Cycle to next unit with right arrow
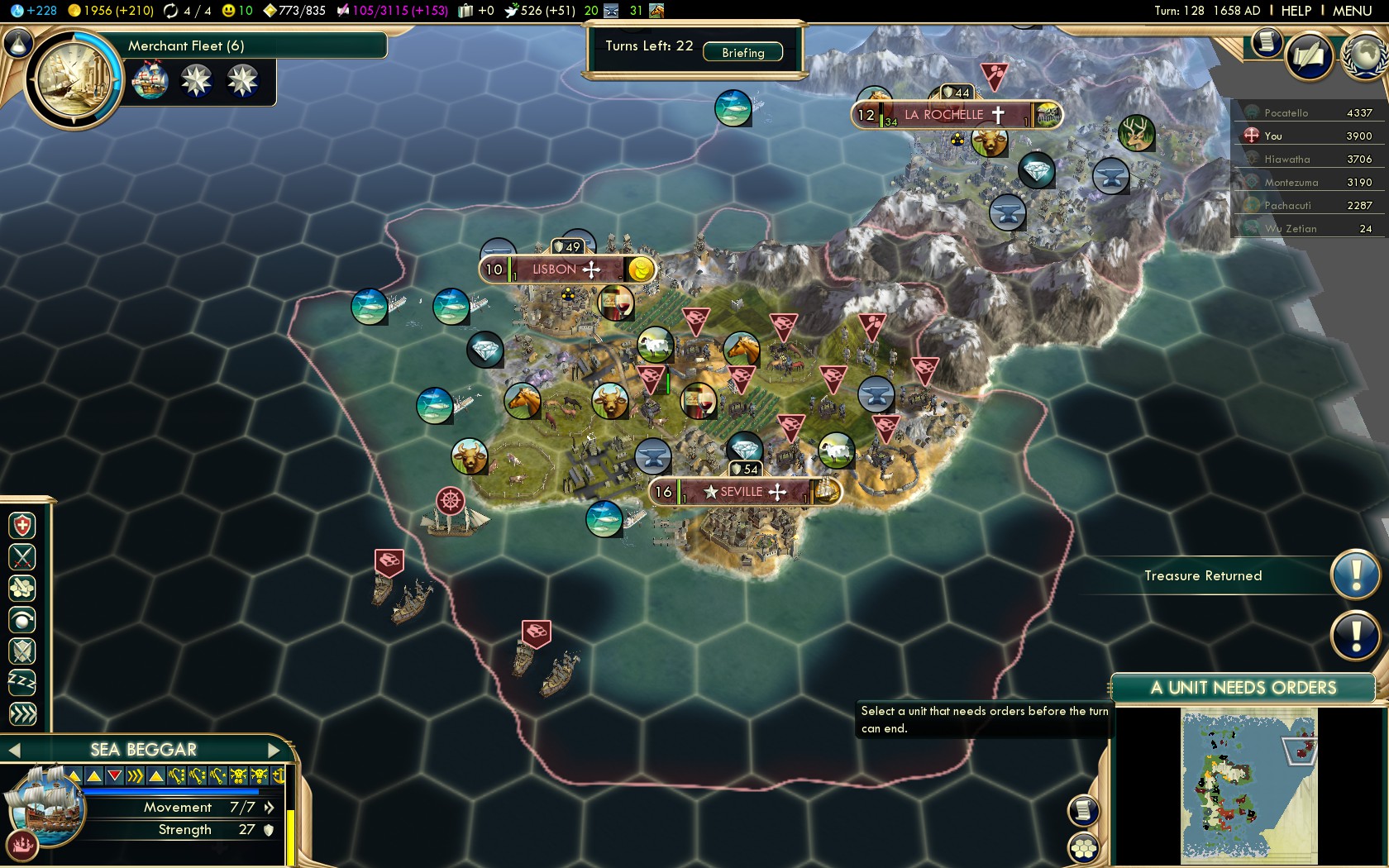 (275, 750)
